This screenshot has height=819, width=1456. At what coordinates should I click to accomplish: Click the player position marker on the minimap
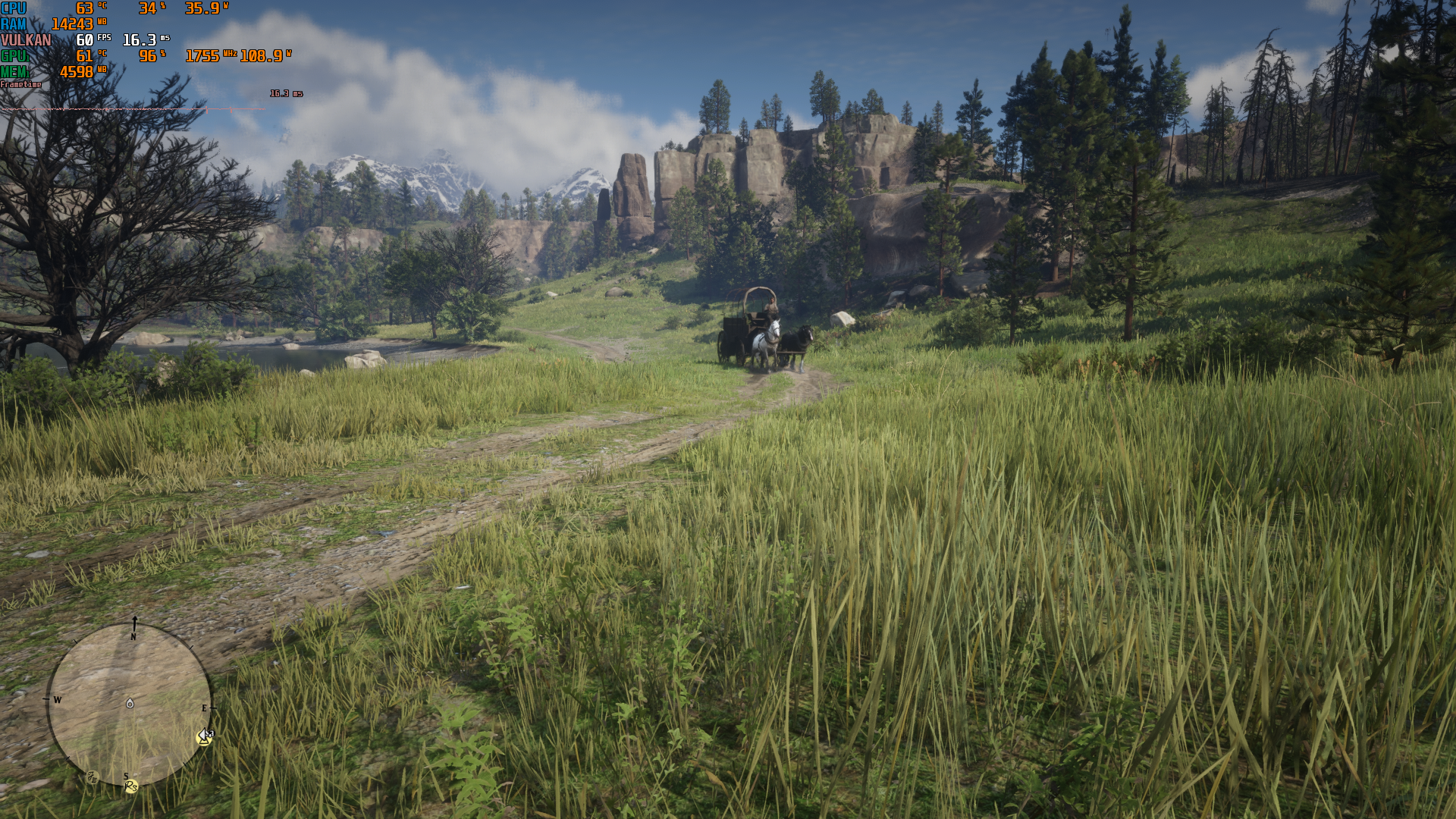point(130,704)
